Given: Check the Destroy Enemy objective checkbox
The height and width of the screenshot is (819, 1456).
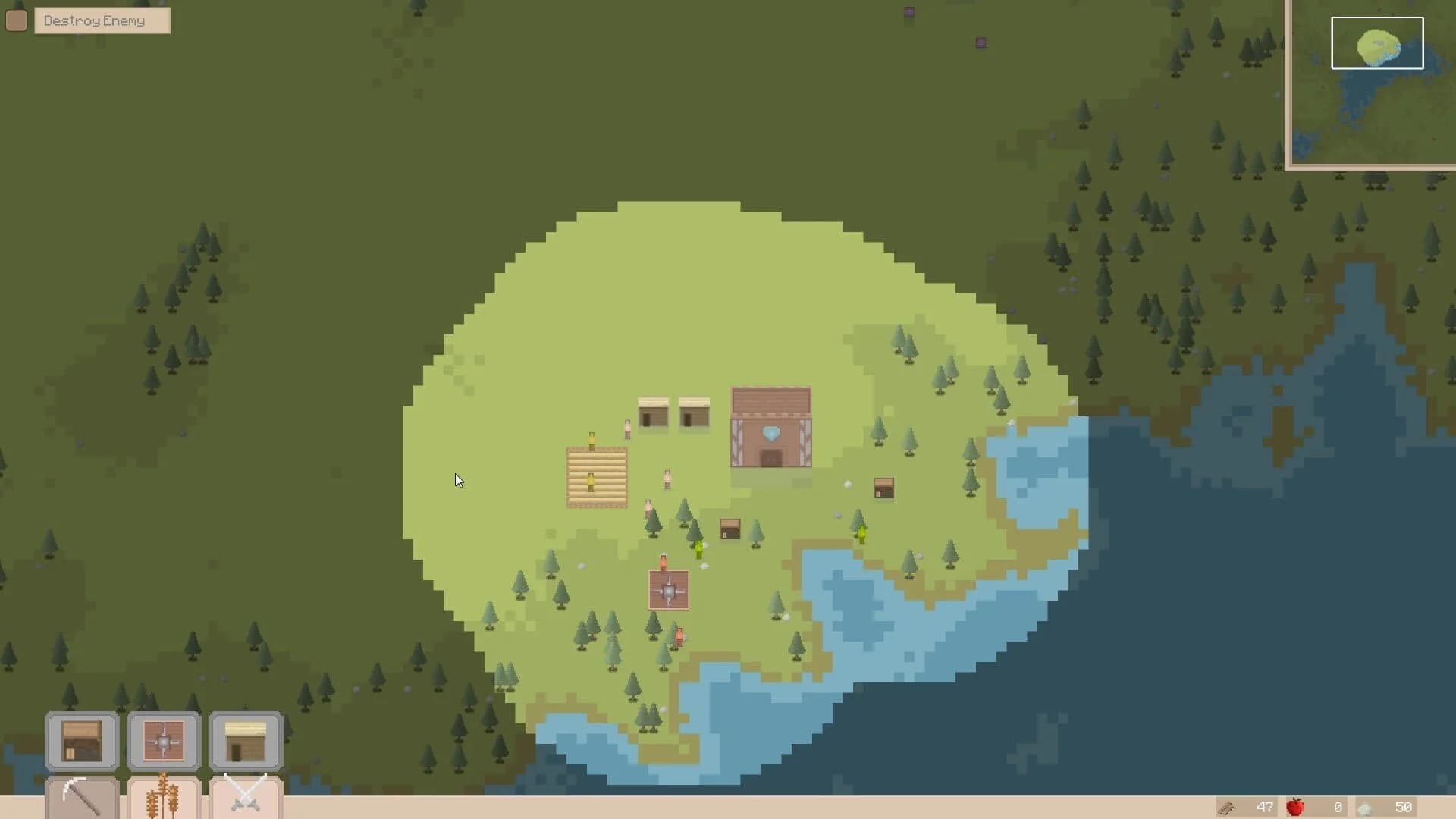Looking at the screenshot, I should pos(16,20).
